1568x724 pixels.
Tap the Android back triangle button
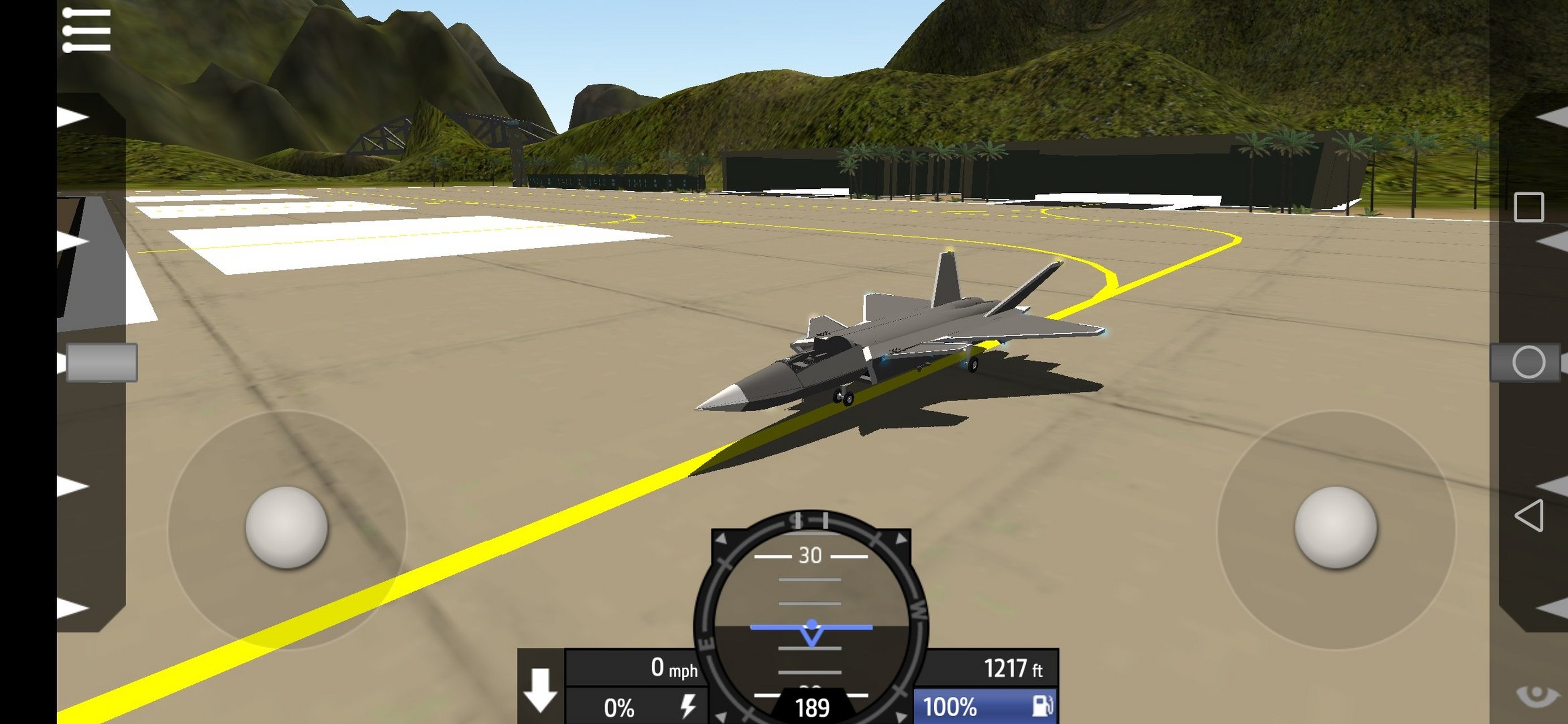click(1528, 515)
